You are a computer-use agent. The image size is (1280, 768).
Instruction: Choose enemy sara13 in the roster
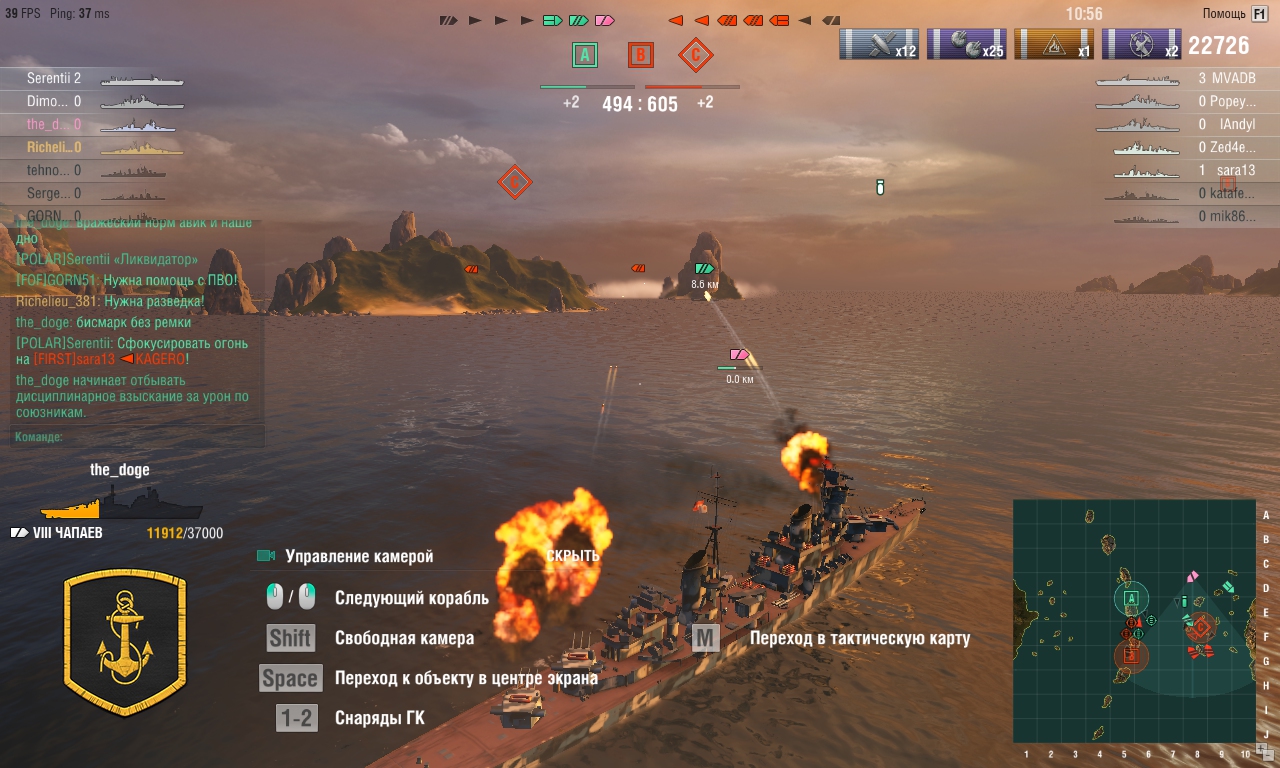(1233, 170)
